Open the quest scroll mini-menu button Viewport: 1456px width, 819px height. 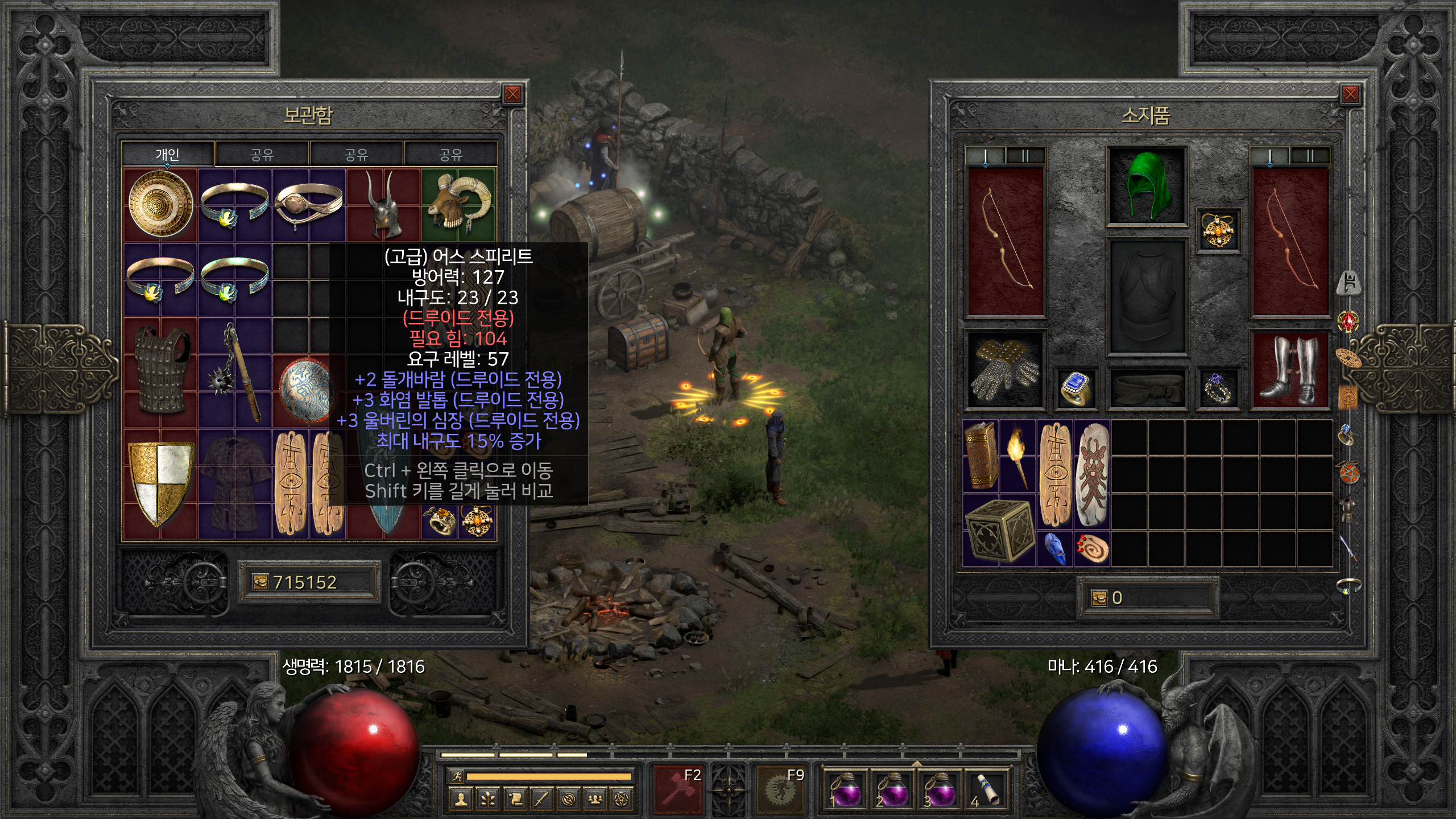point(515,800)
